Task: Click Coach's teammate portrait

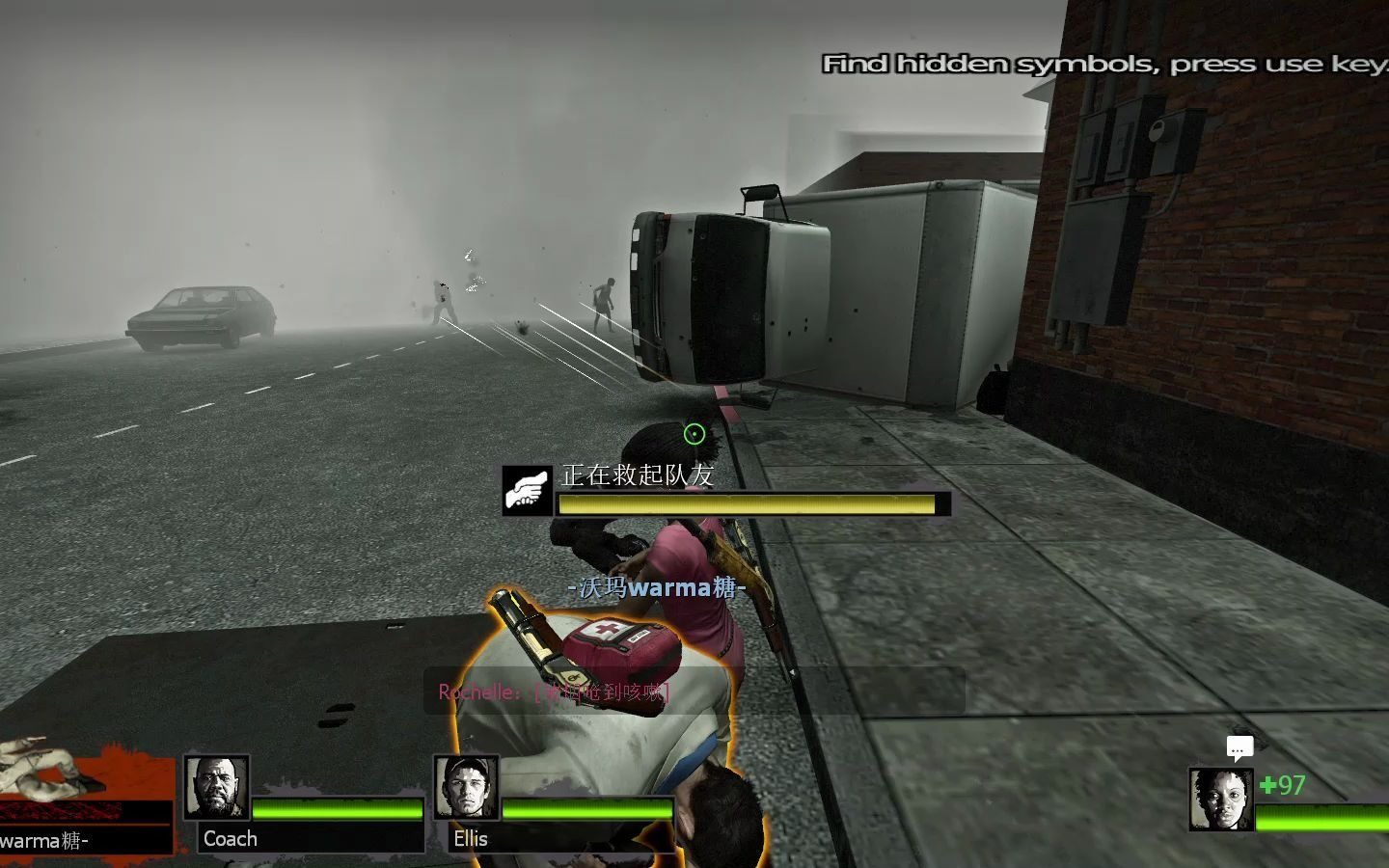Action: click(x=217, y=787)
